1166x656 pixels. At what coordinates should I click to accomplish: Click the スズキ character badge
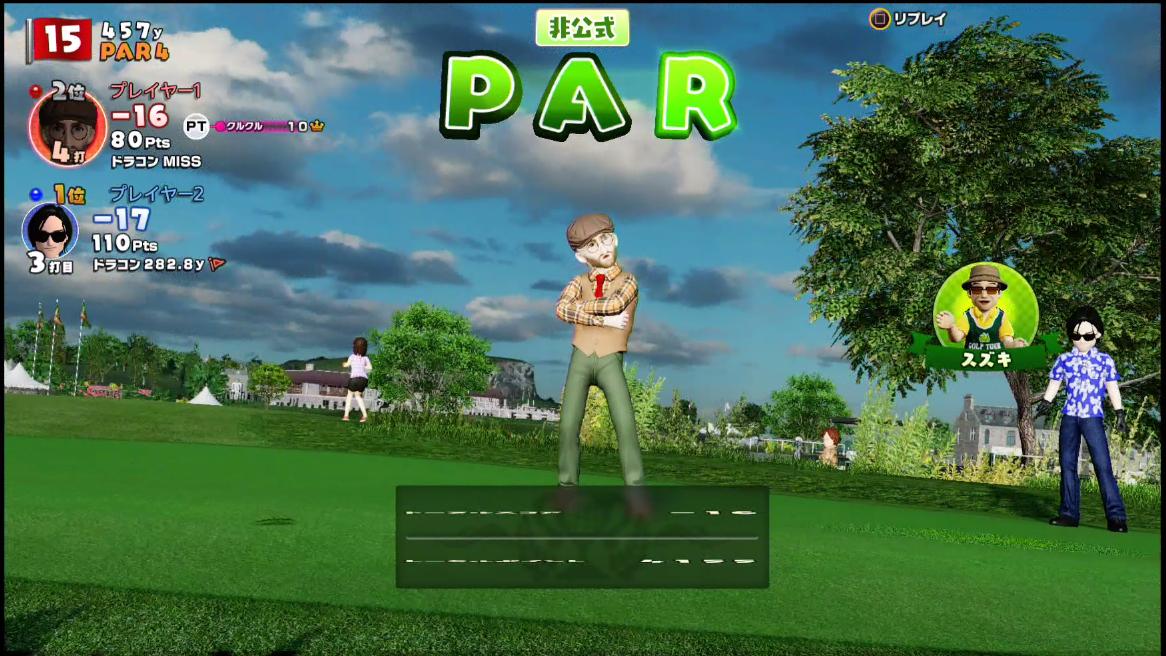click(x=985, y=312)
